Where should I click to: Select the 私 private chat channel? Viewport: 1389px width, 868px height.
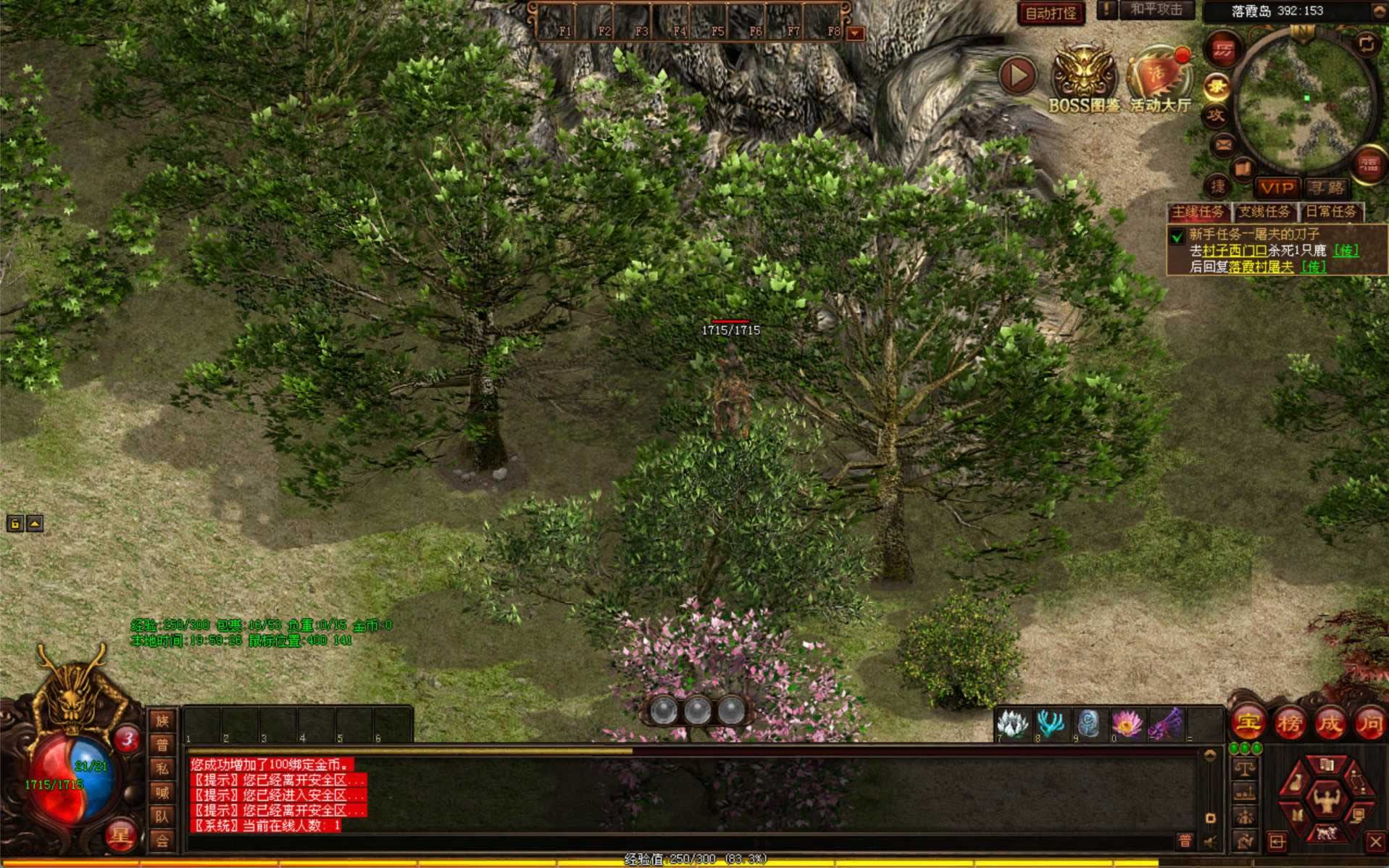[162, 769]
